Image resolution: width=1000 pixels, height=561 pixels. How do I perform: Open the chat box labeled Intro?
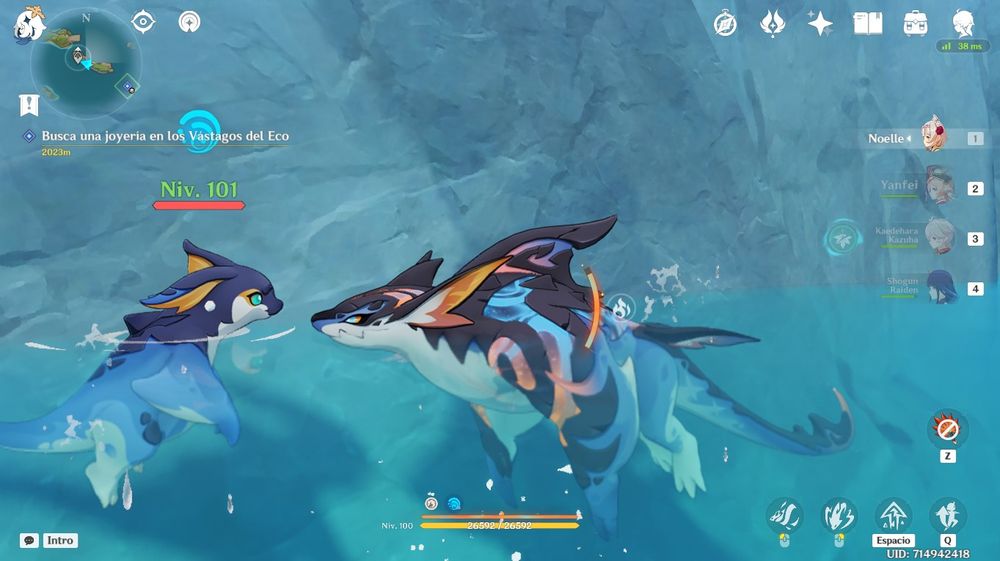(x=29, y=540)
